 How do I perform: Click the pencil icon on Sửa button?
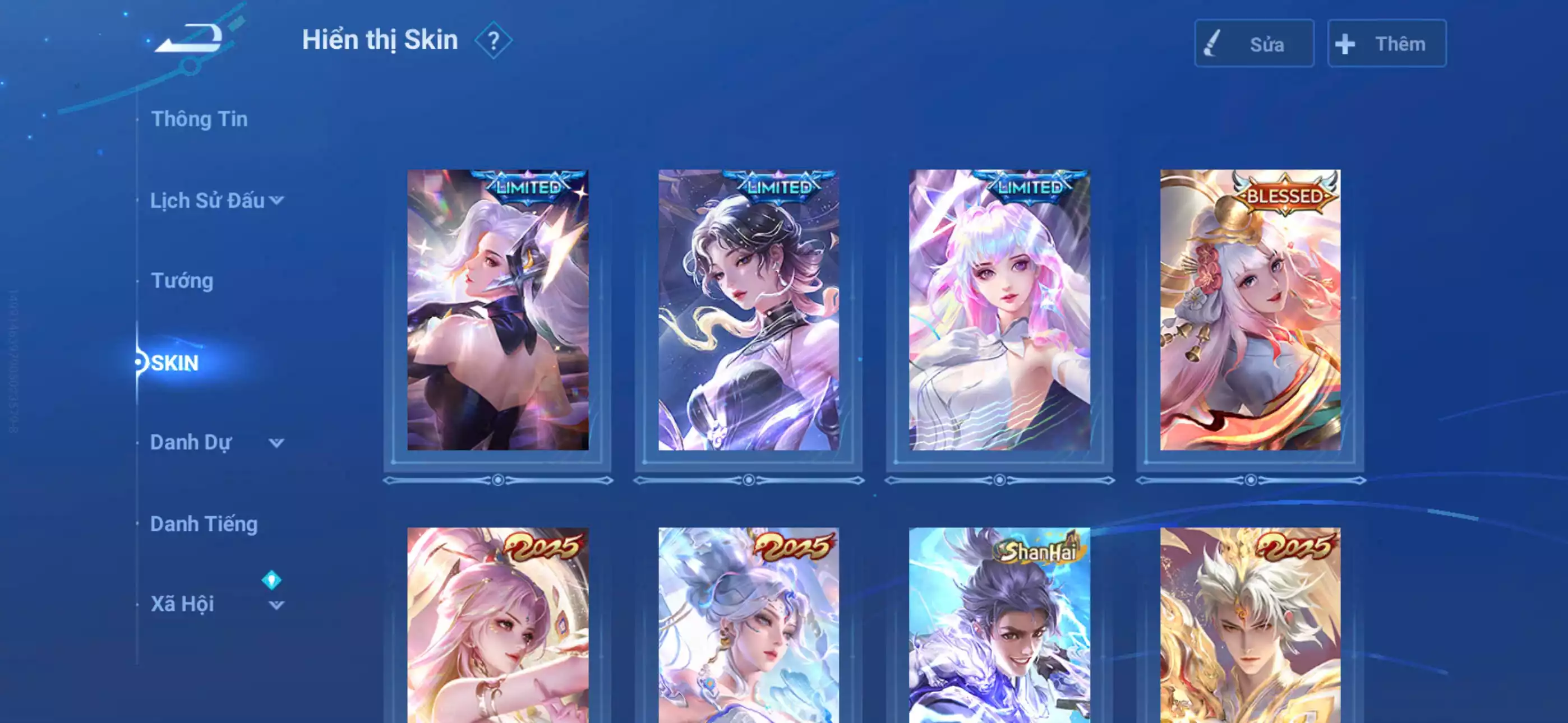click(x=1211, y=43)
